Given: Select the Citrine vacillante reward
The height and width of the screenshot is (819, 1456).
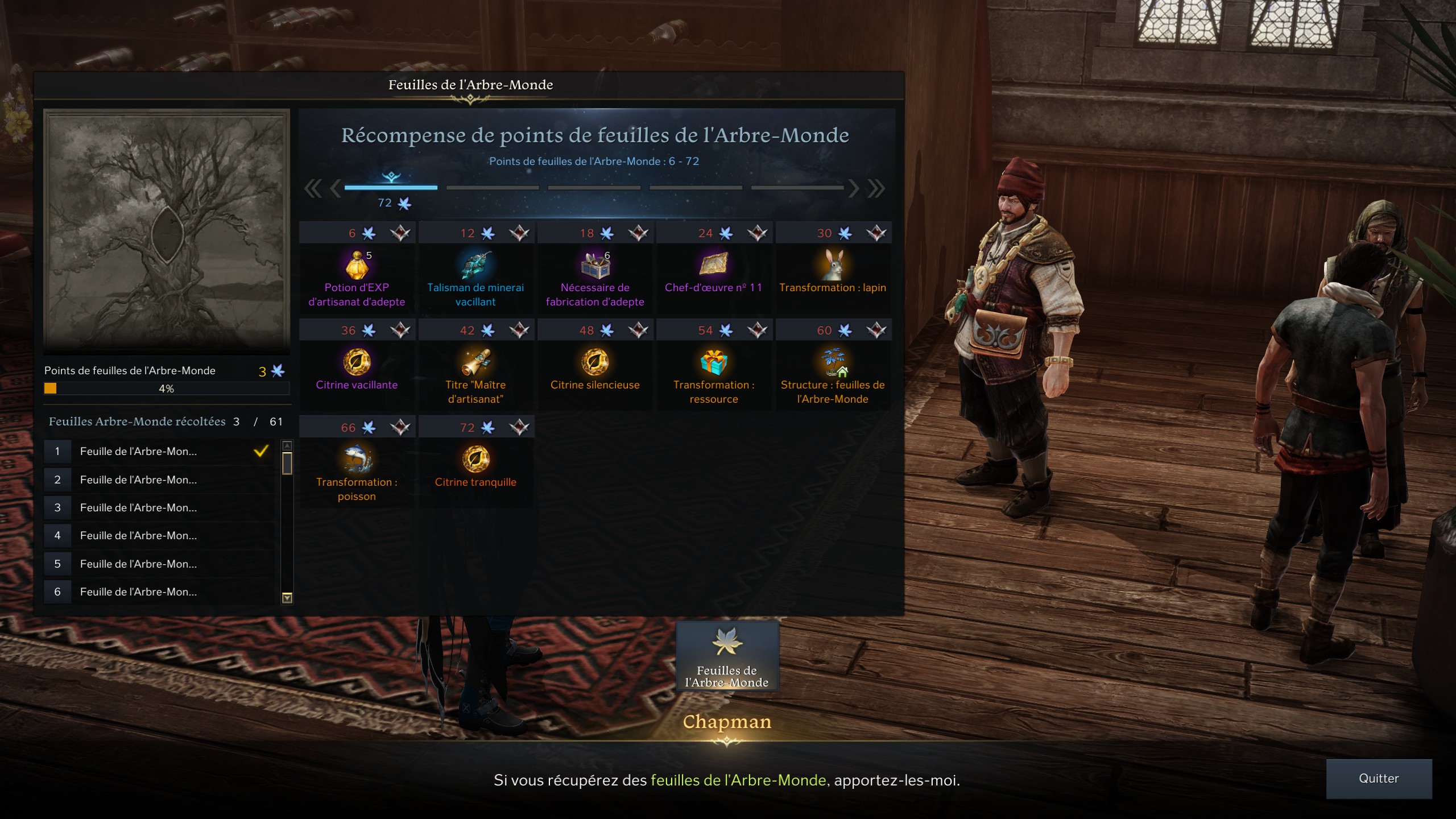Looking at the screenshot, I should [357, 362].
